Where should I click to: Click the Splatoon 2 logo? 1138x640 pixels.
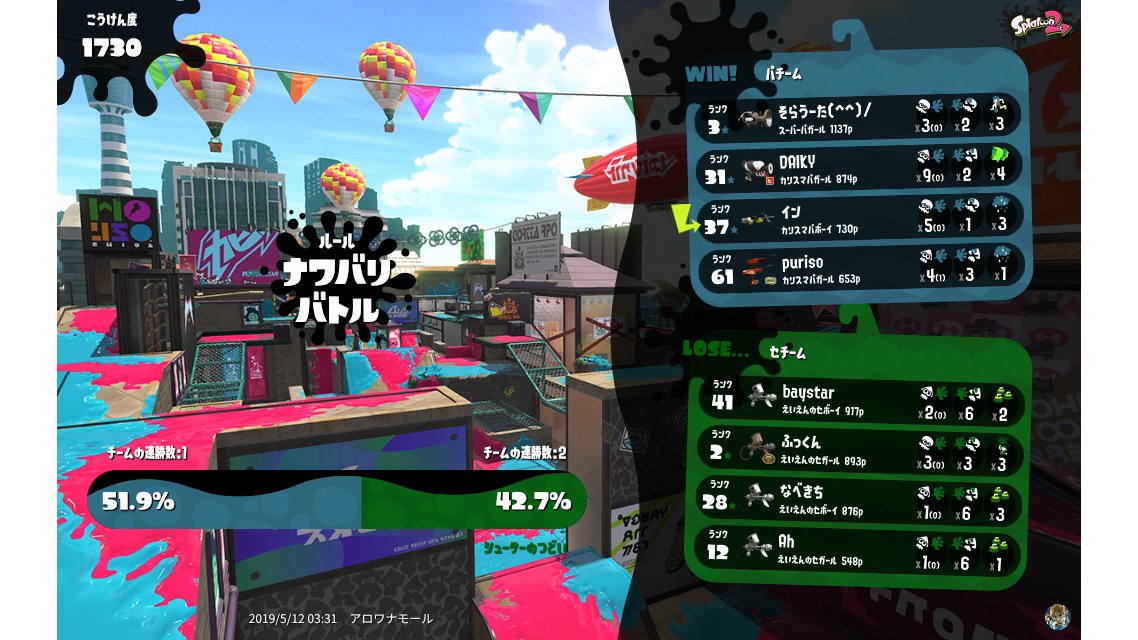[1040, 23]
